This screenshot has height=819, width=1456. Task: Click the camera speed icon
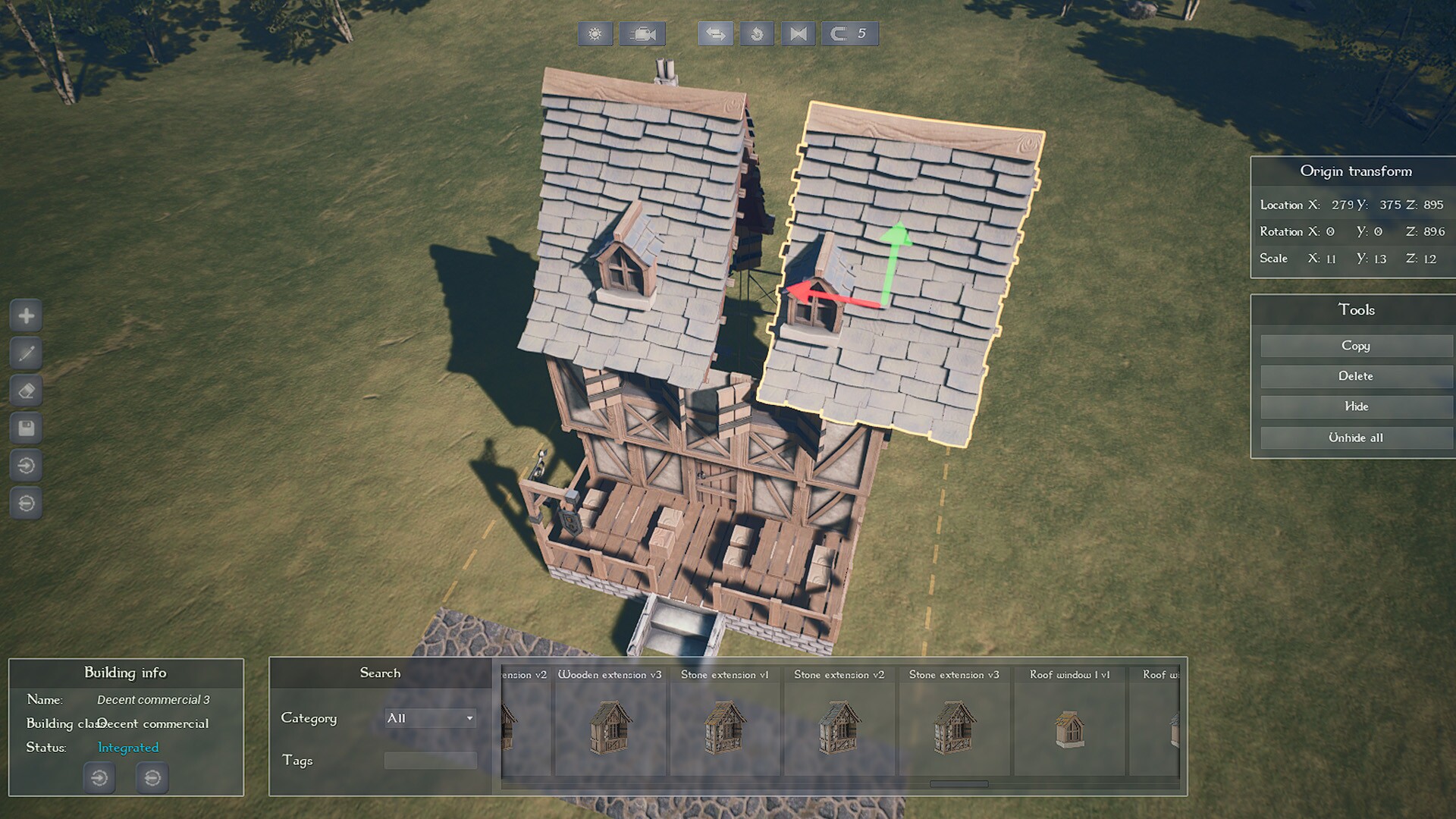(642, 33)
